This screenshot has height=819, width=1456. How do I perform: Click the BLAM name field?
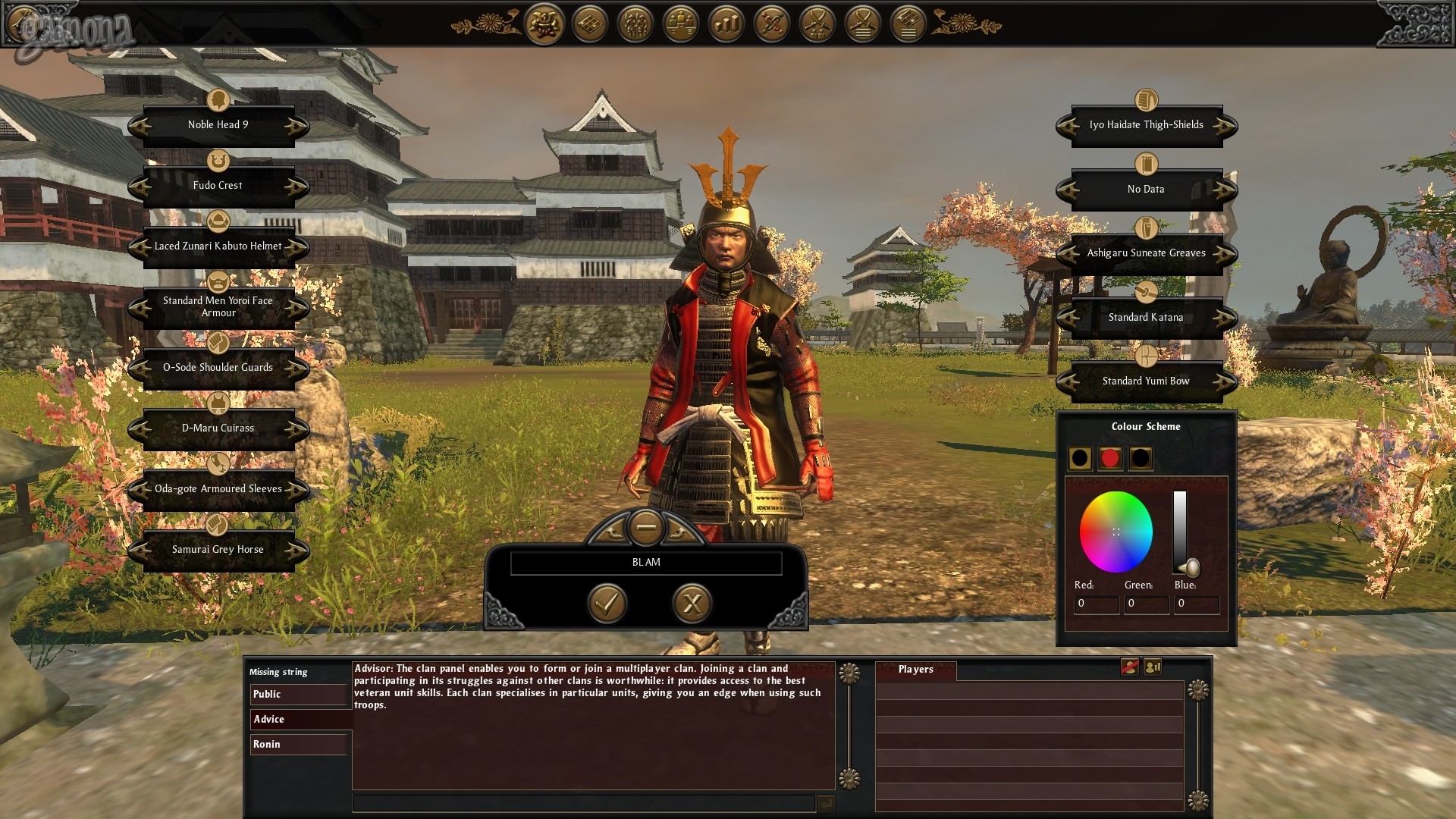tap(646, 563)
